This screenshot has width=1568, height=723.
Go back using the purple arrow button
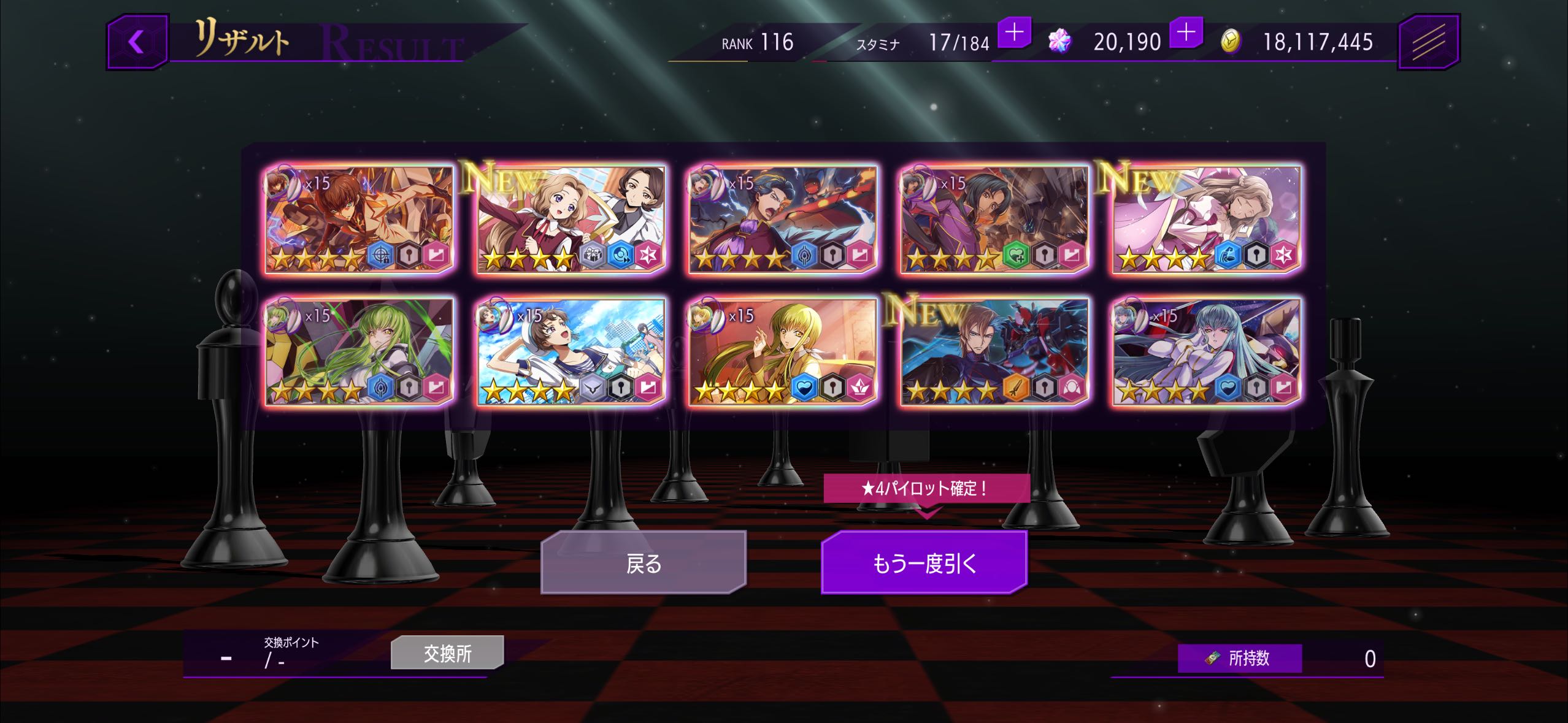tap(137, 42)
